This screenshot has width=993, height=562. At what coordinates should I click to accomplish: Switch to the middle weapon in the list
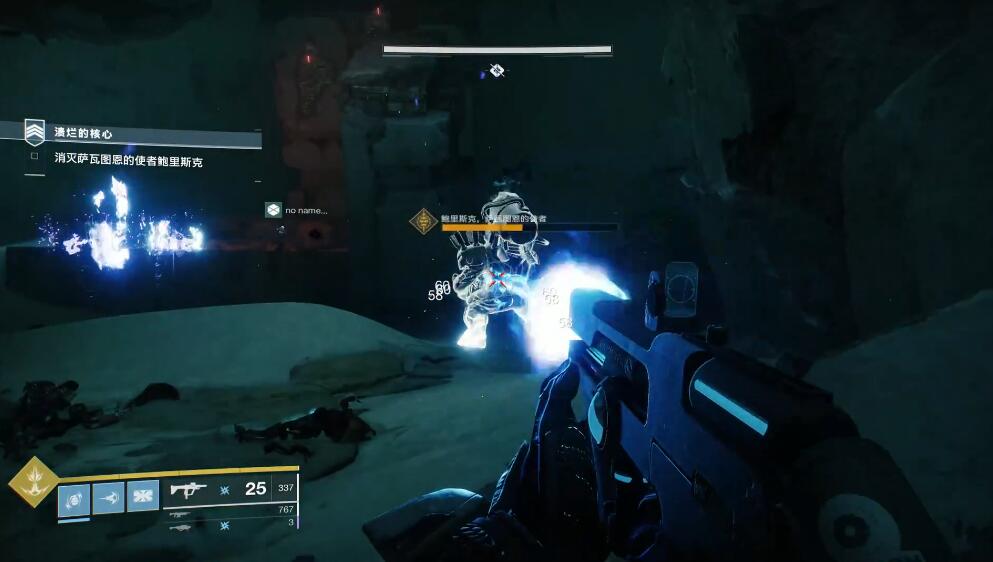click(181, 514)
